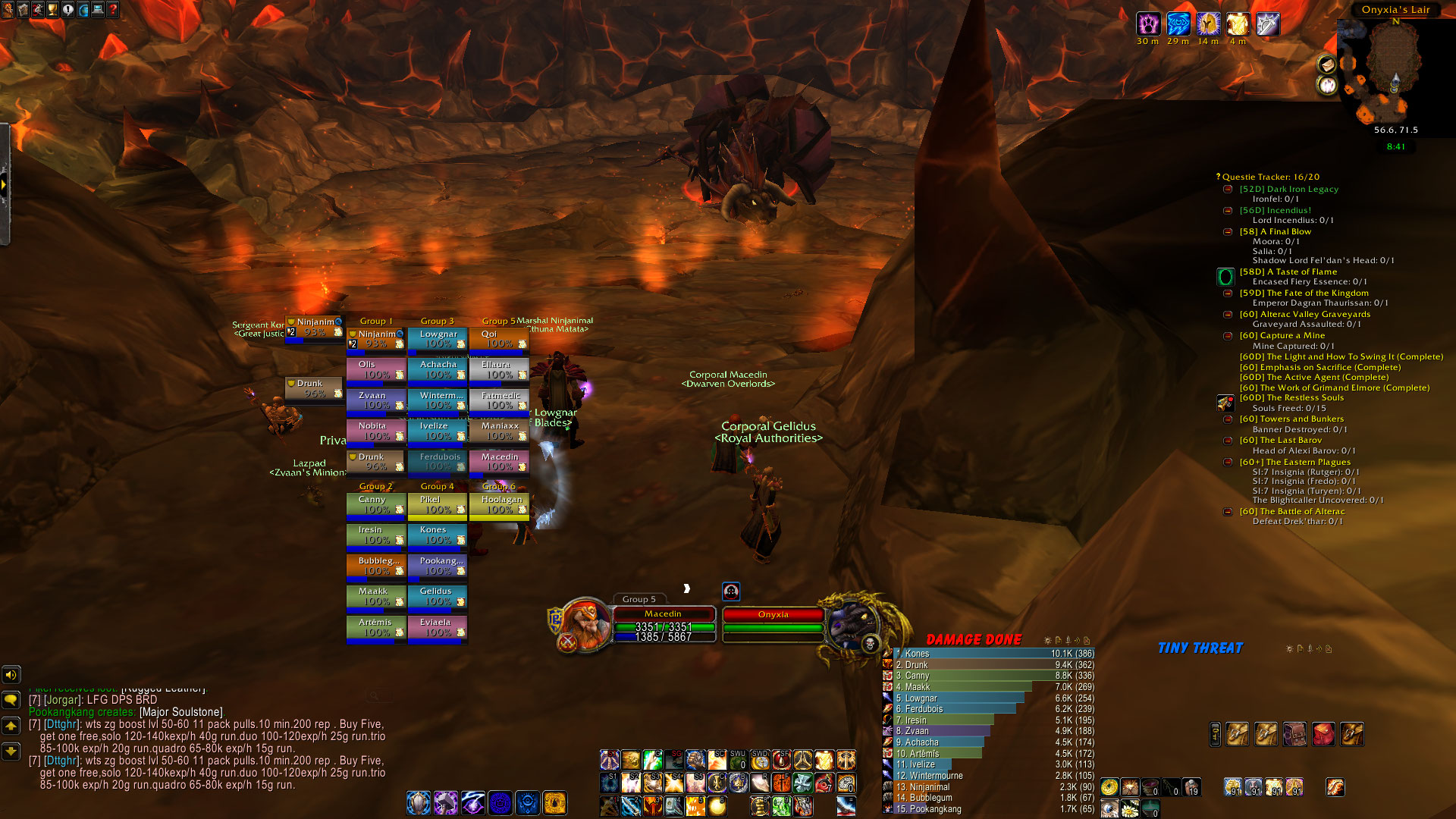The width and height of the screenshot is (1456, 819).
Task: Open the Major Soulstone item link
Action: tap(181, 712)
